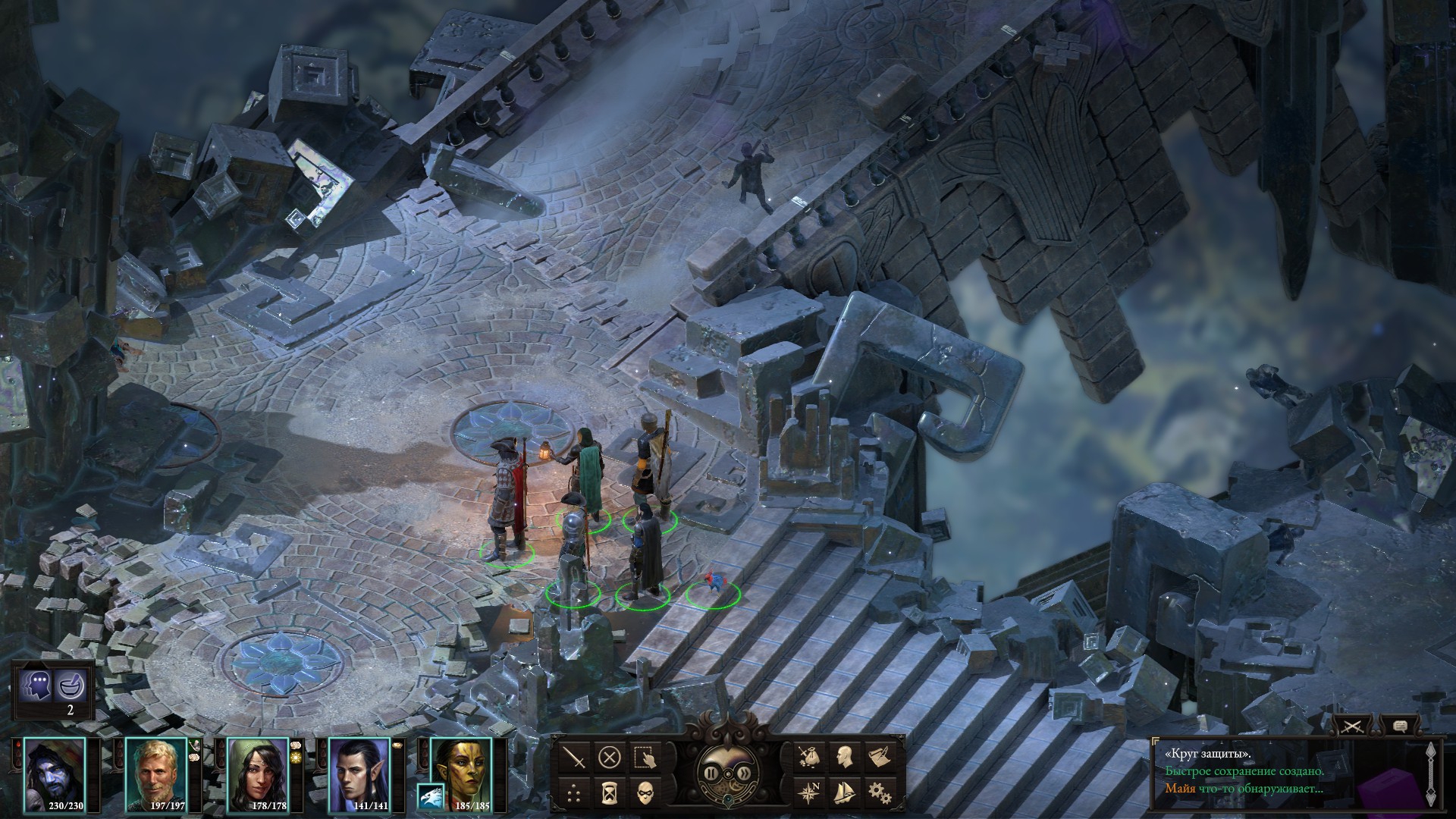1456x819 pixels.
Task: Select the blond bearded man portrait
Action: [156, 775]
